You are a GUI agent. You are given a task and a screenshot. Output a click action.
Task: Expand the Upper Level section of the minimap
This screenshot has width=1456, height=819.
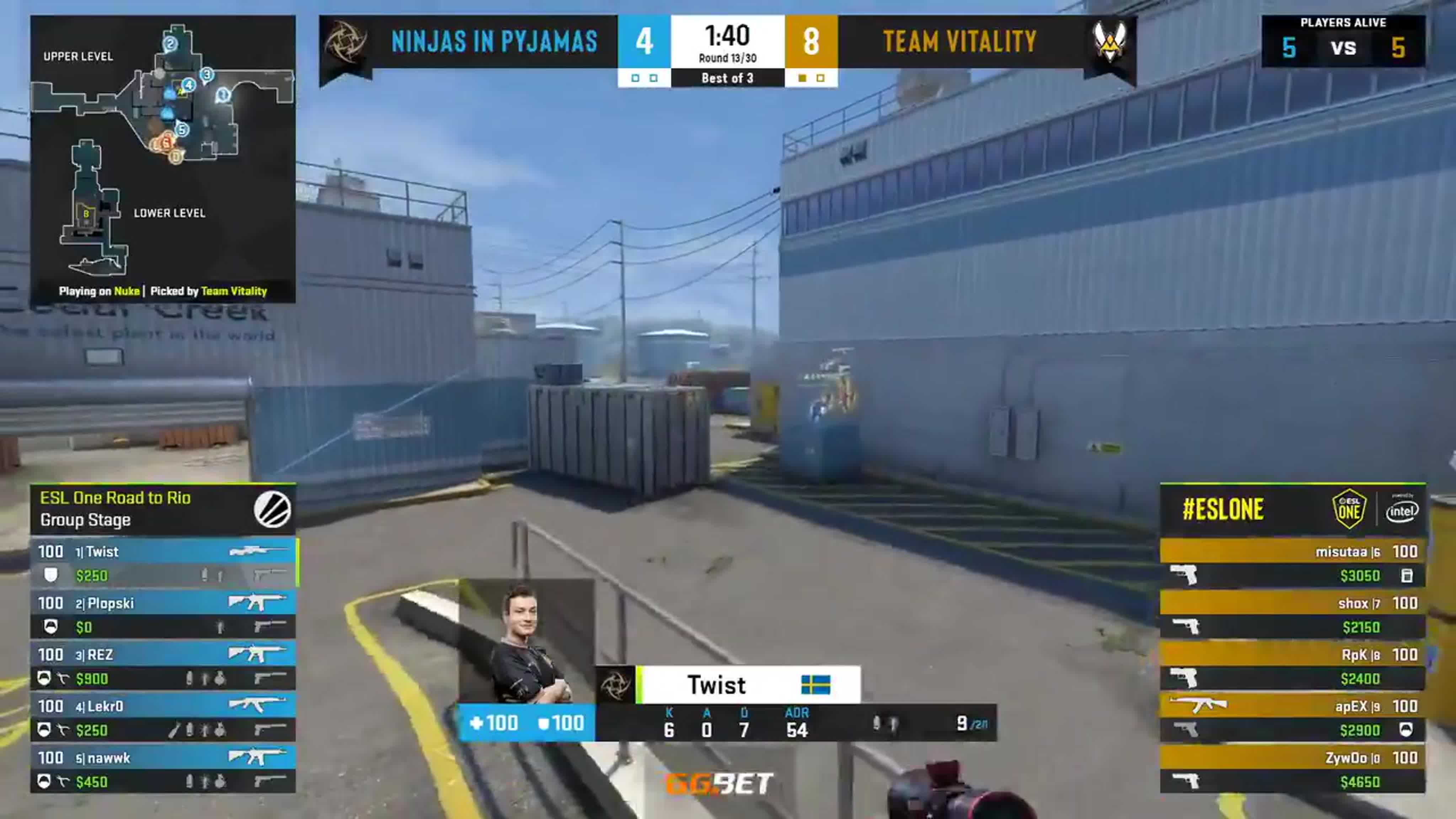pos(77,57)
